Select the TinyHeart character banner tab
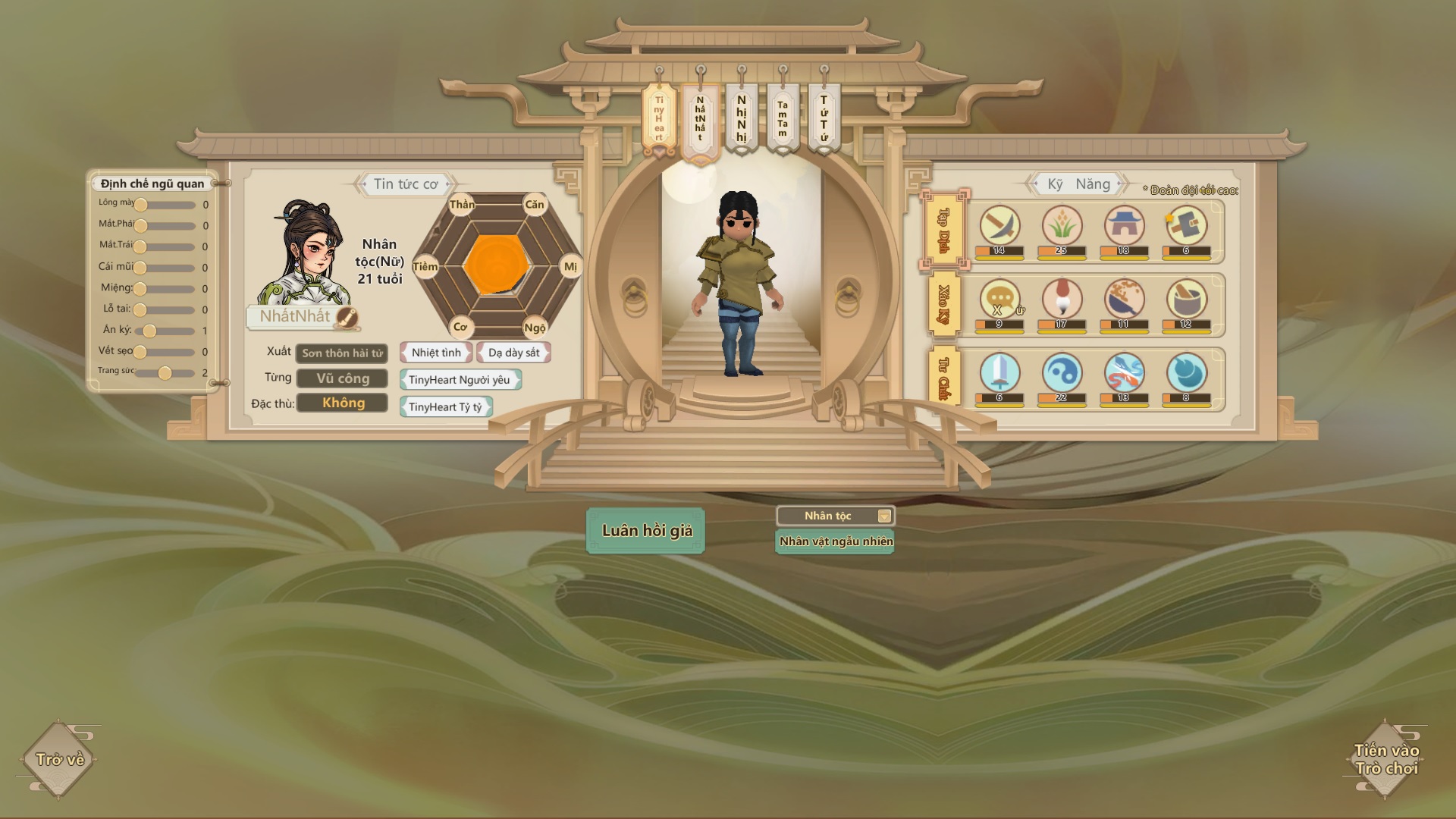 [x=659, y=120]
